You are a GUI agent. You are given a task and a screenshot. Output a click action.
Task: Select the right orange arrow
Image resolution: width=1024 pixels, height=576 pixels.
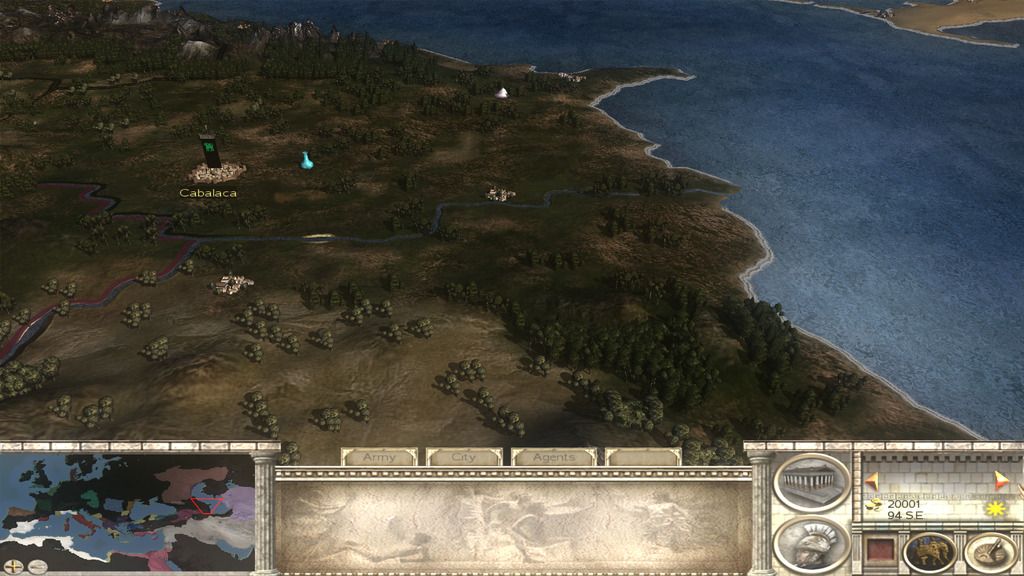1000,478
